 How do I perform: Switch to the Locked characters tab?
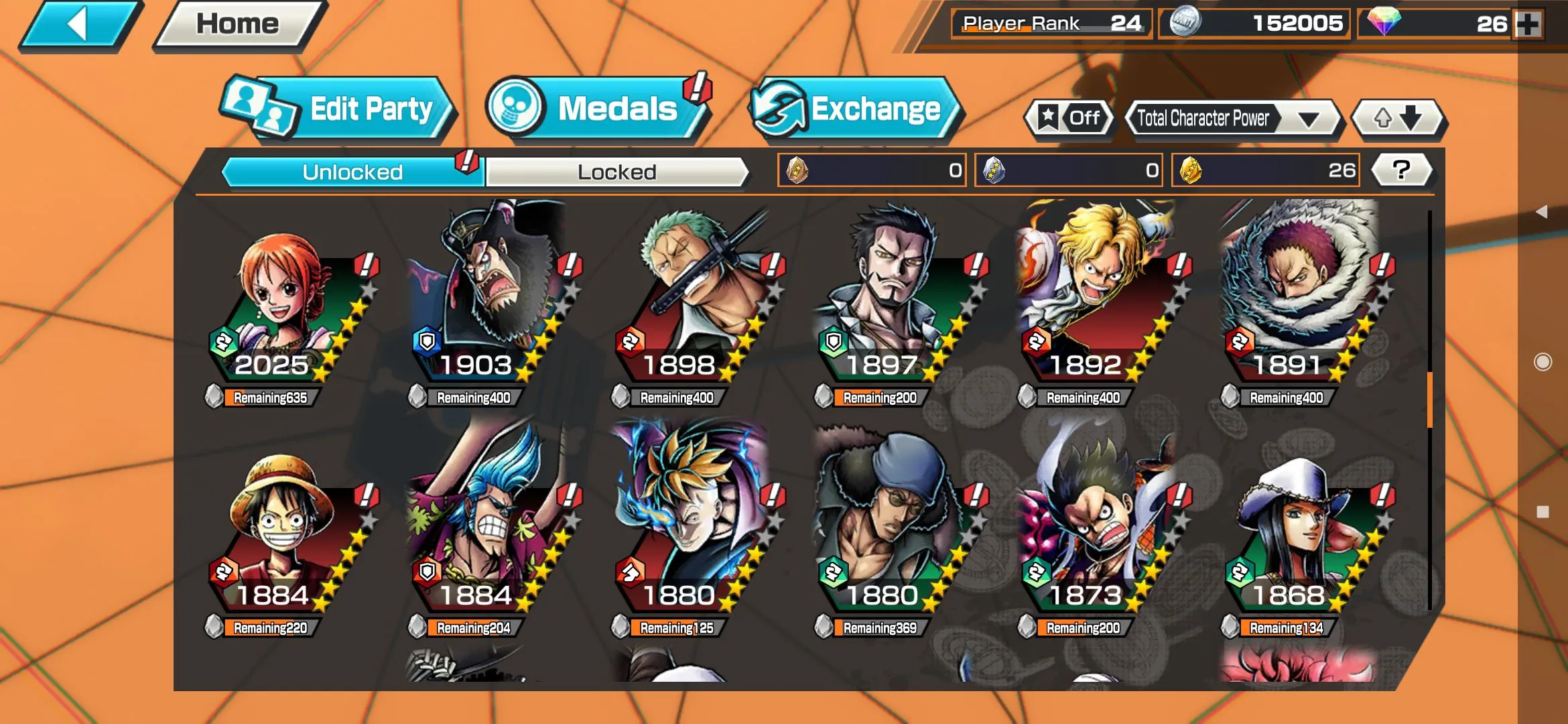616,172
